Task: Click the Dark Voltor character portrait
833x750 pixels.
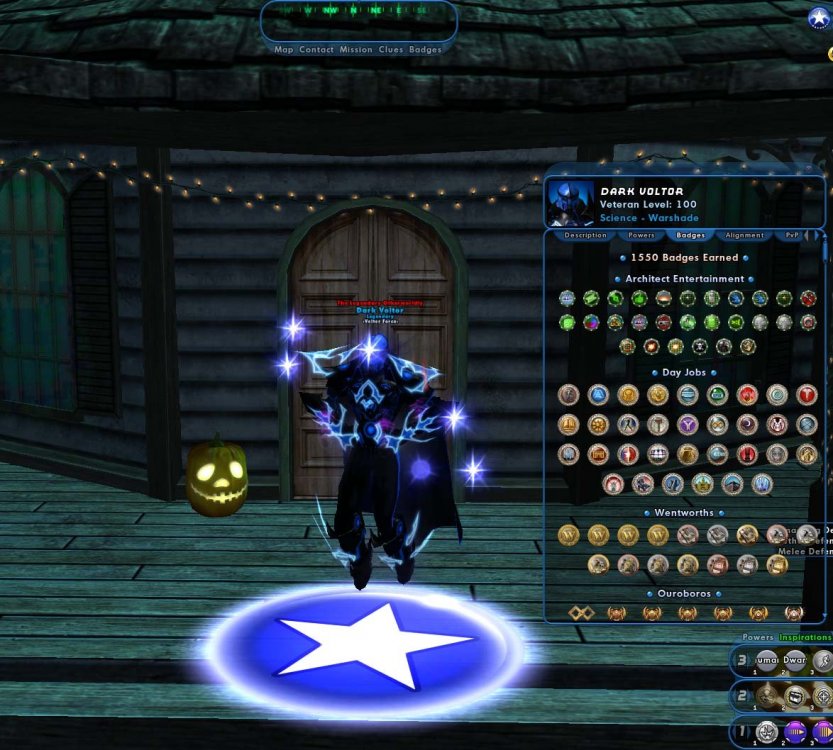Action: [570, 203]
